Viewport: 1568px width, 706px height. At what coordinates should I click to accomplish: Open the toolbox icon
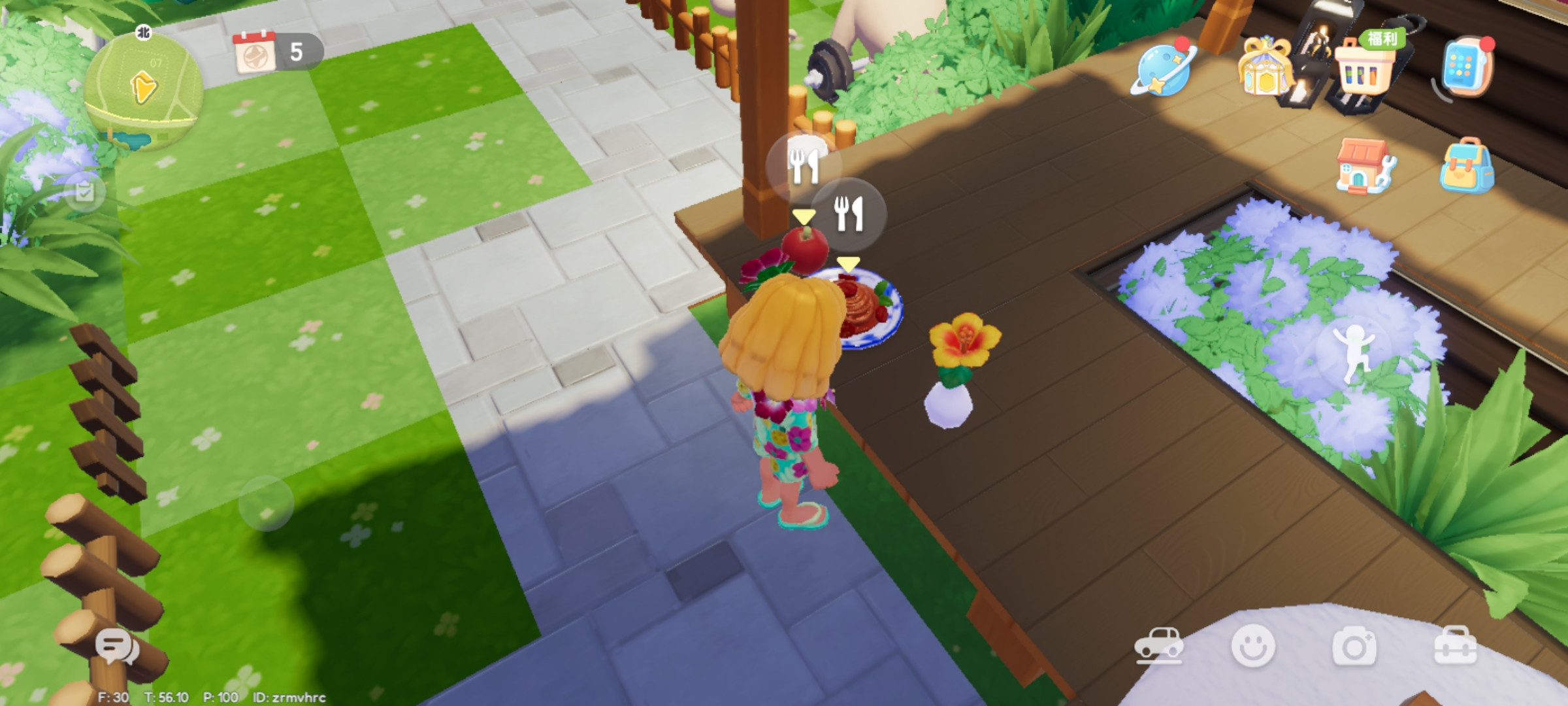point(1455,646)
